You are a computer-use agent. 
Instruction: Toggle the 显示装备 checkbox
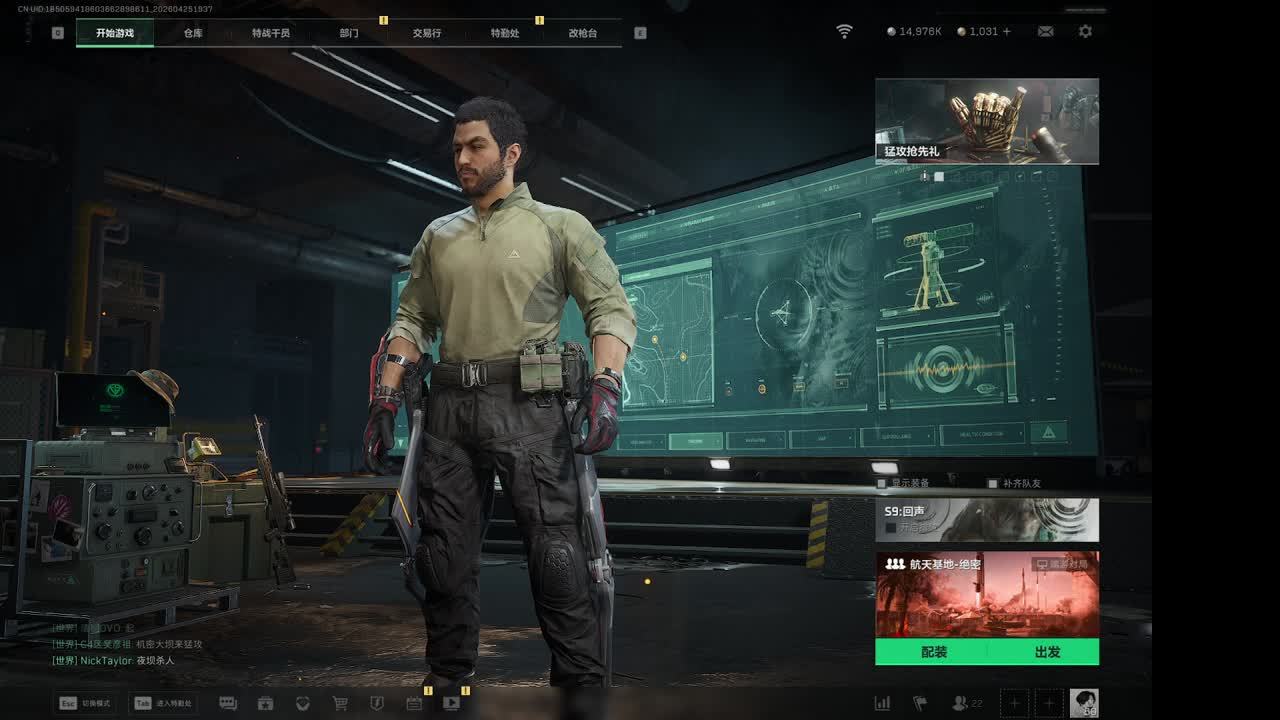pos(881,484)
